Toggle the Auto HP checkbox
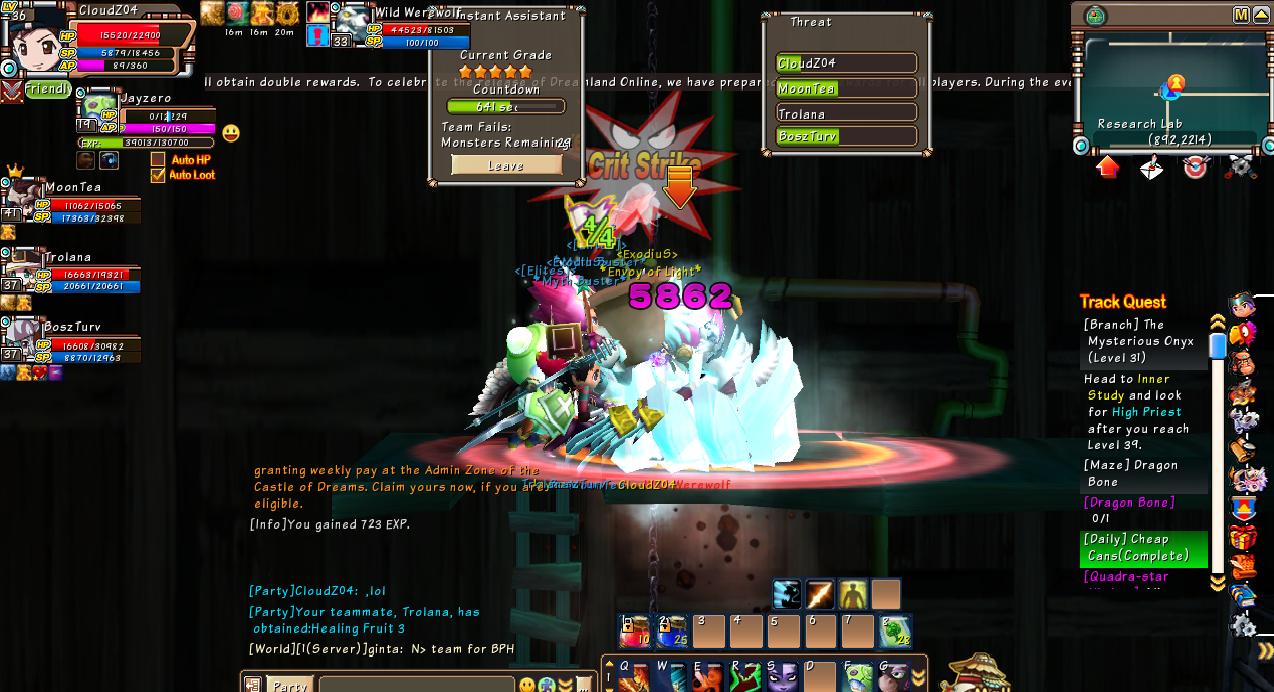Image resolution: width=1274 pixels, height=692 pixels. (x=157, y=160)
